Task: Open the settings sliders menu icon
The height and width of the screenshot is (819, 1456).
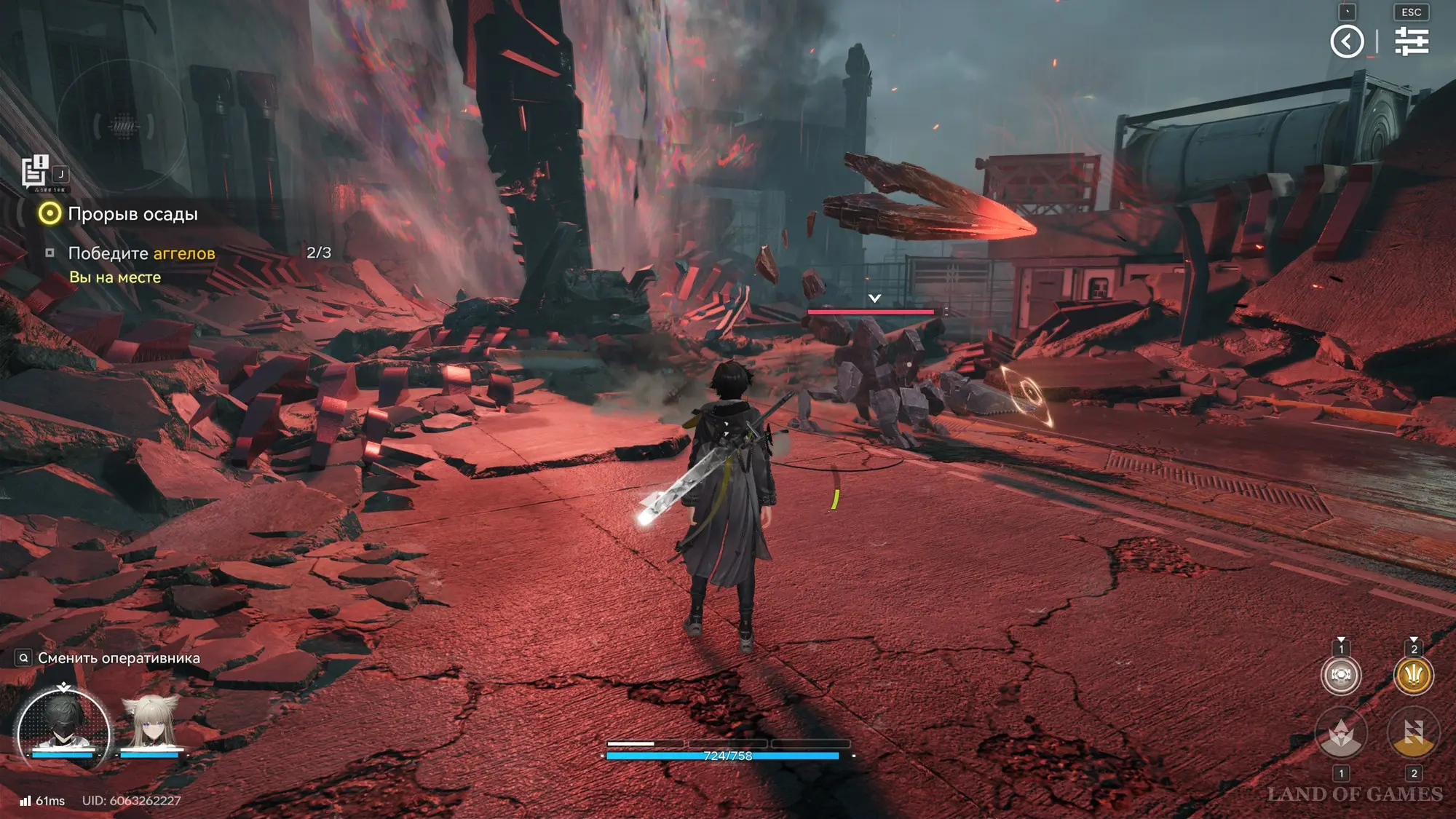Action: tap(1412, 41)
